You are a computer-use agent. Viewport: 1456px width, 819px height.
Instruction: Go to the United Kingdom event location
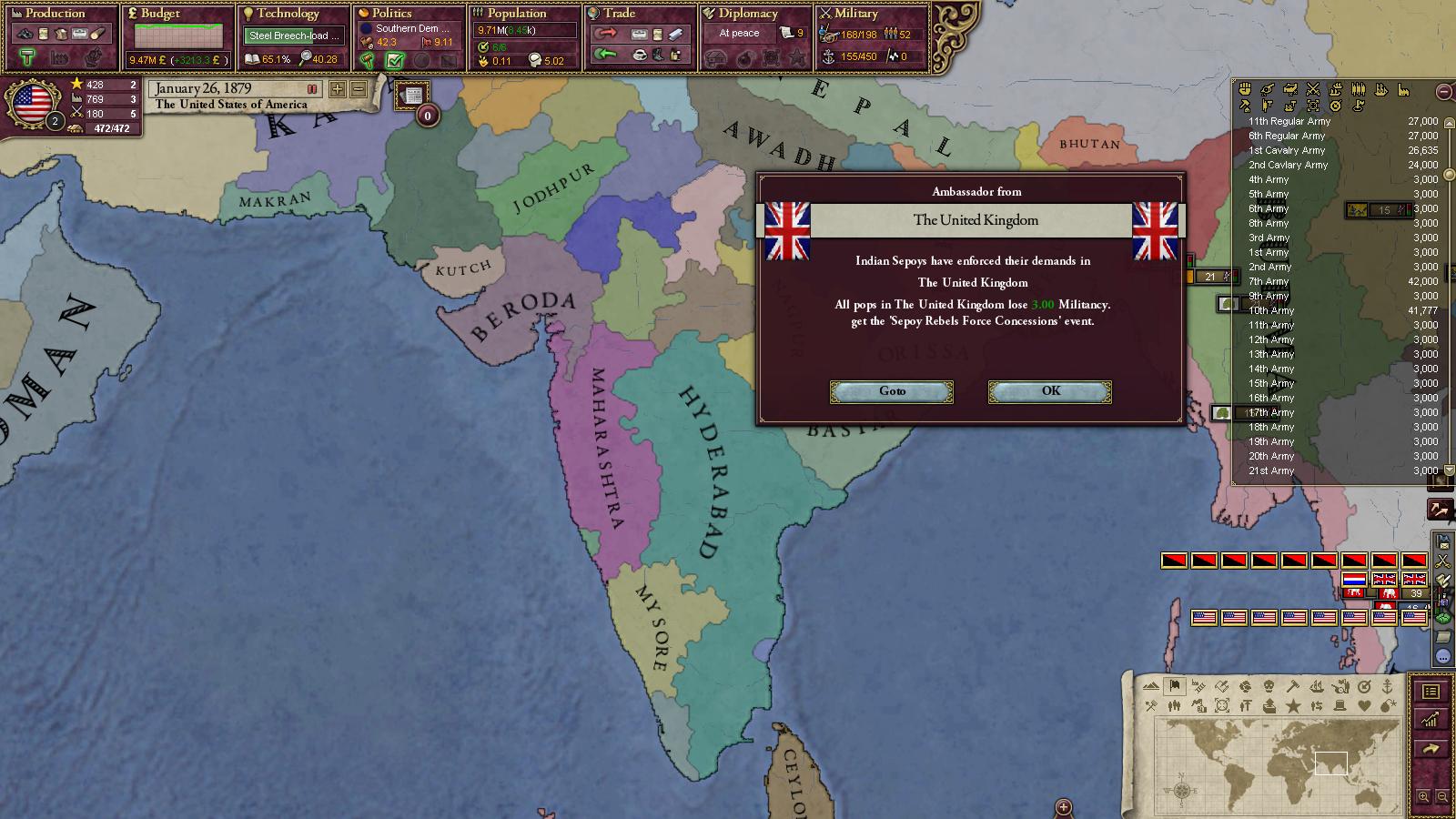click(892, 391)
